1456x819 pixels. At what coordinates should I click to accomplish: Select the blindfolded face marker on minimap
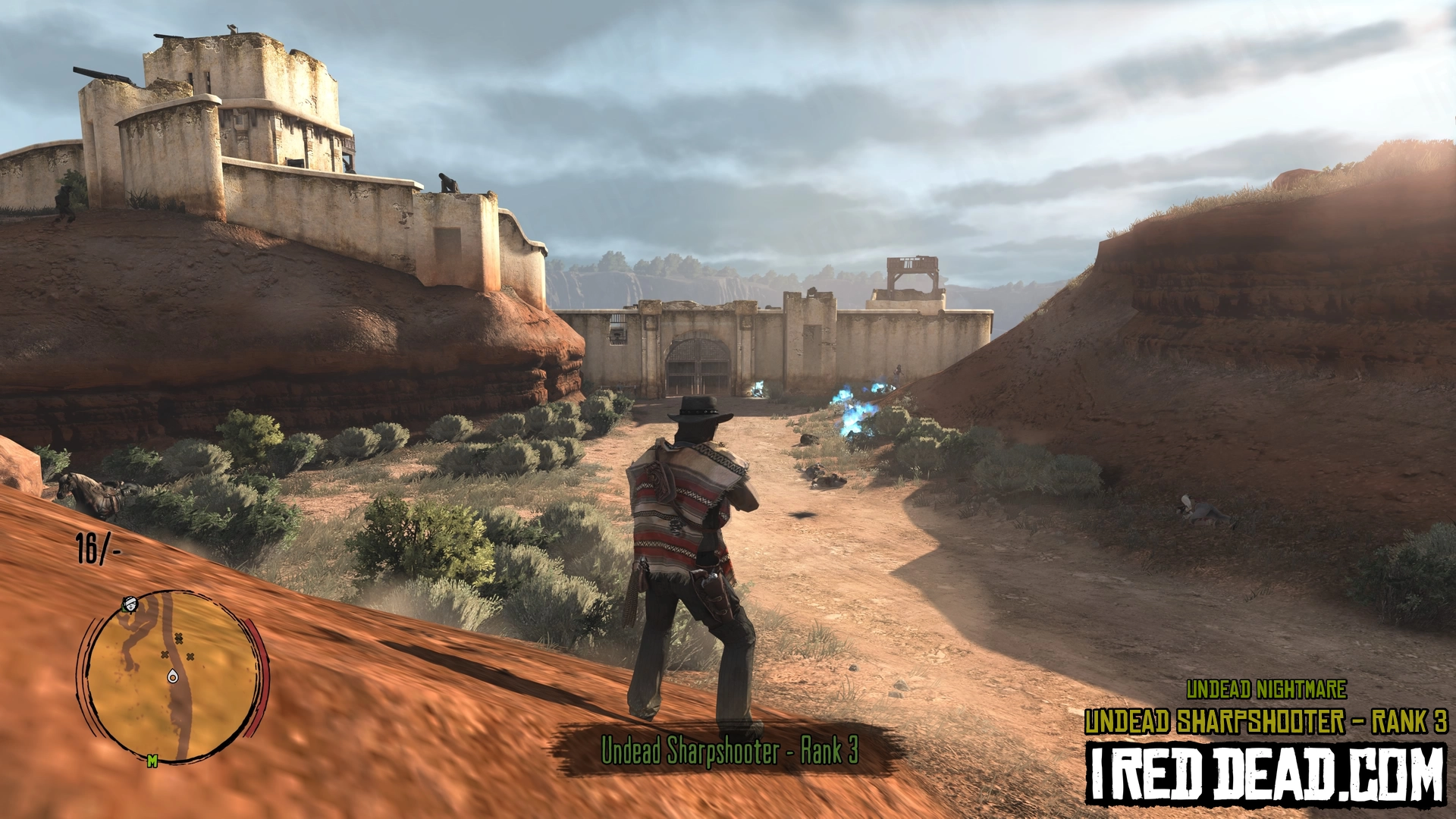pyautogui.click(x=130, y=604)
